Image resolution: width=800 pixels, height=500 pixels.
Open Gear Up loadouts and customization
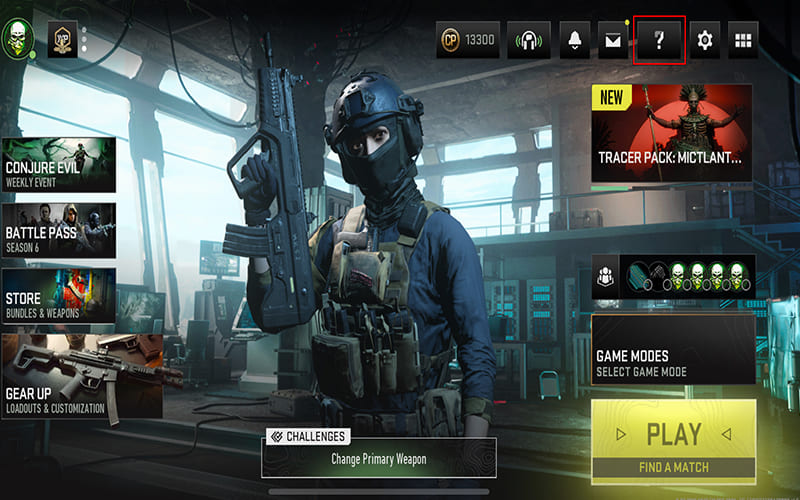click(80, 375)
